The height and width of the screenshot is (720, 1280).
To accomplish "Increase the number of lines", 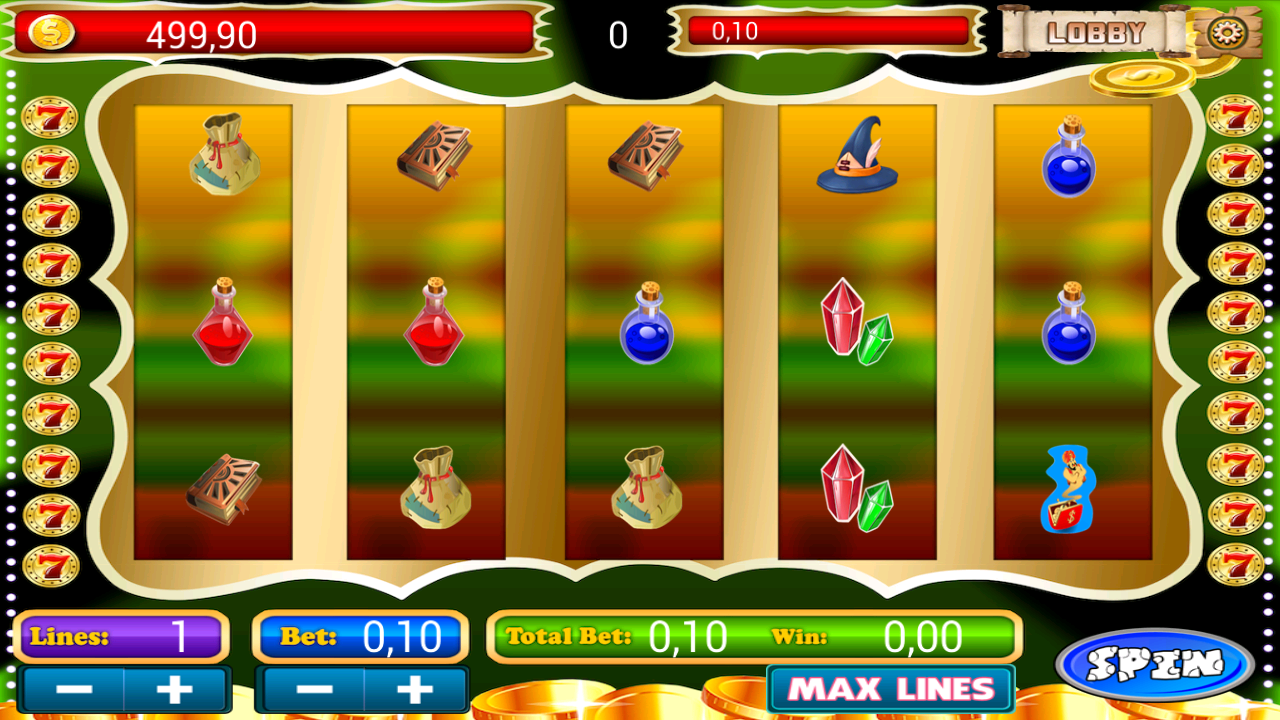I will 175,689.
